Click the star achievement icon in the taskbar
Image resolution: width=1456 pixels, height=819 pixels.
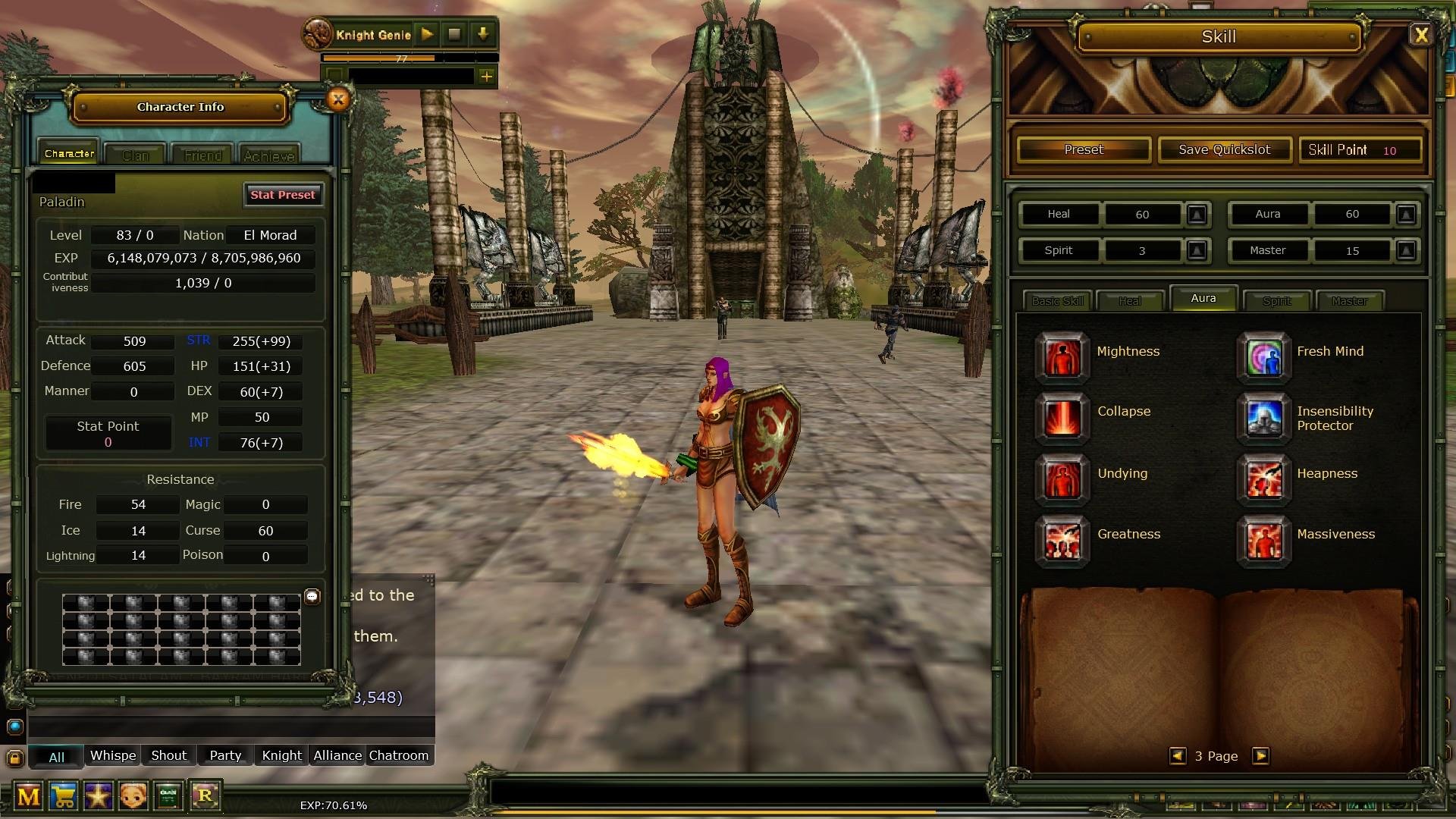[x=99, y=797]
